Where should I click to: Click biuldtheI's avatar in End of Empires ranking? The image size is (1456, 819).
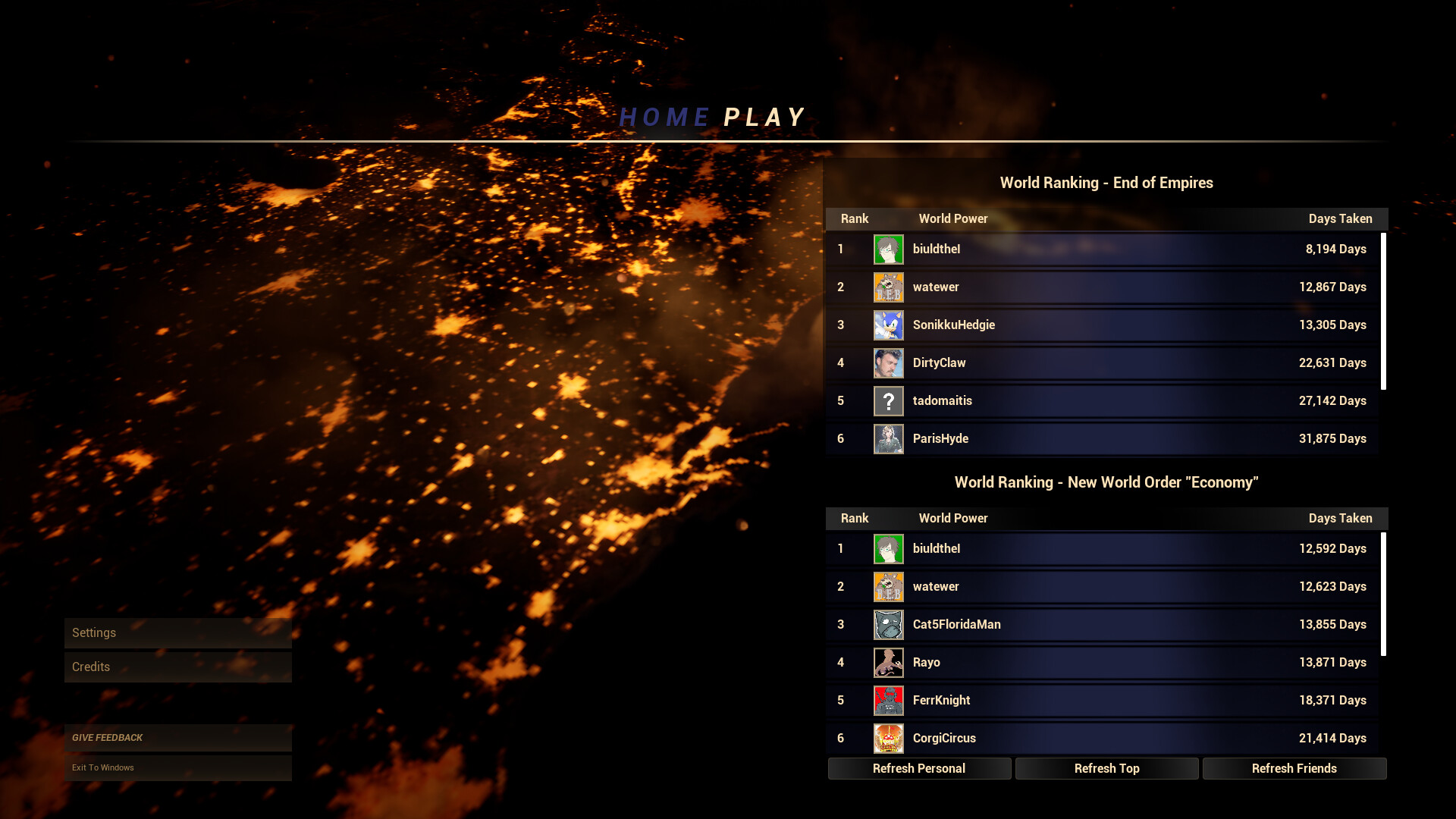[x=888, y=249]
